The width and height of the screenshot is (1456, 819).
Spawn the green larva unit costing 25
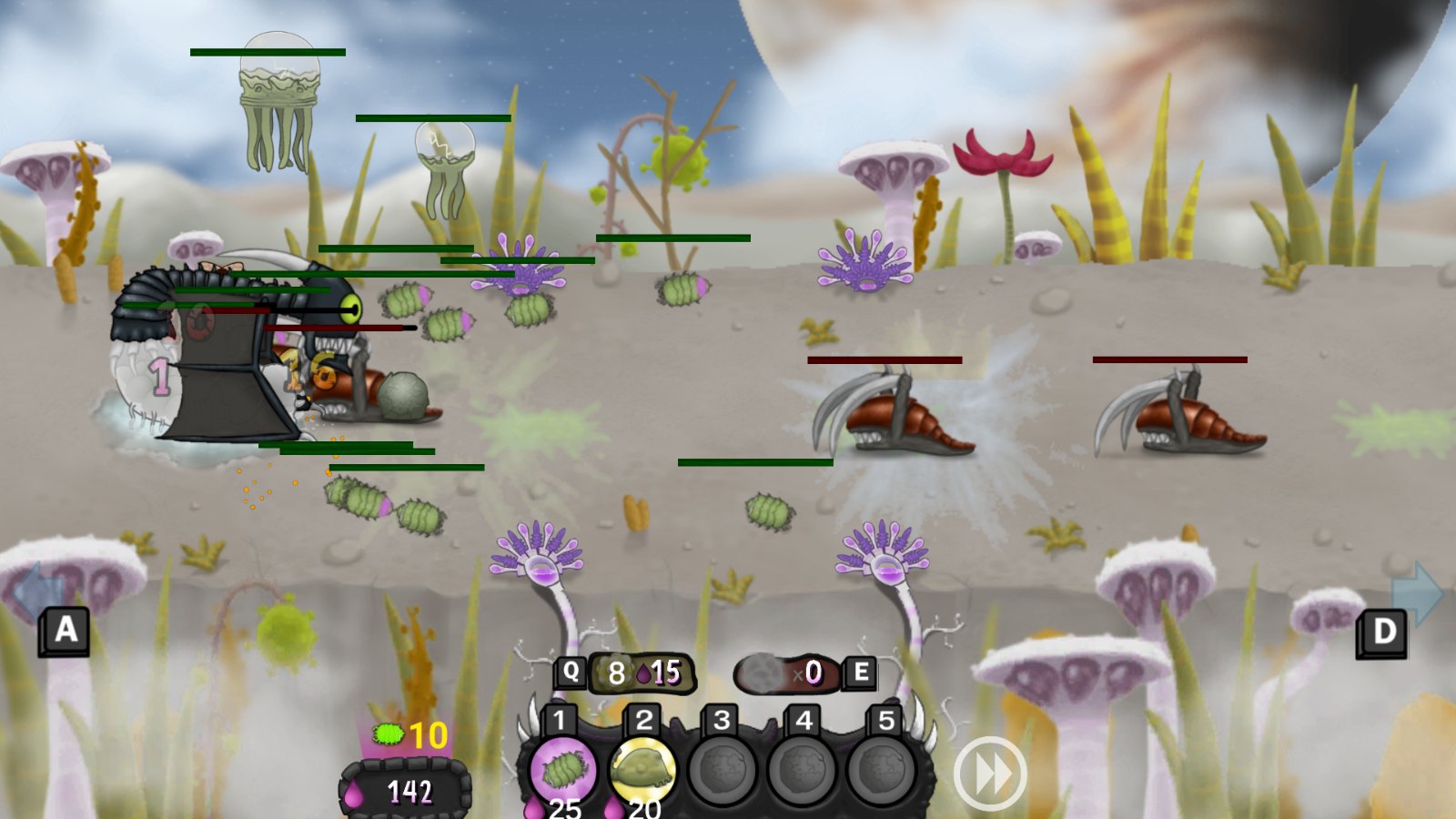[x=563, y=770]
